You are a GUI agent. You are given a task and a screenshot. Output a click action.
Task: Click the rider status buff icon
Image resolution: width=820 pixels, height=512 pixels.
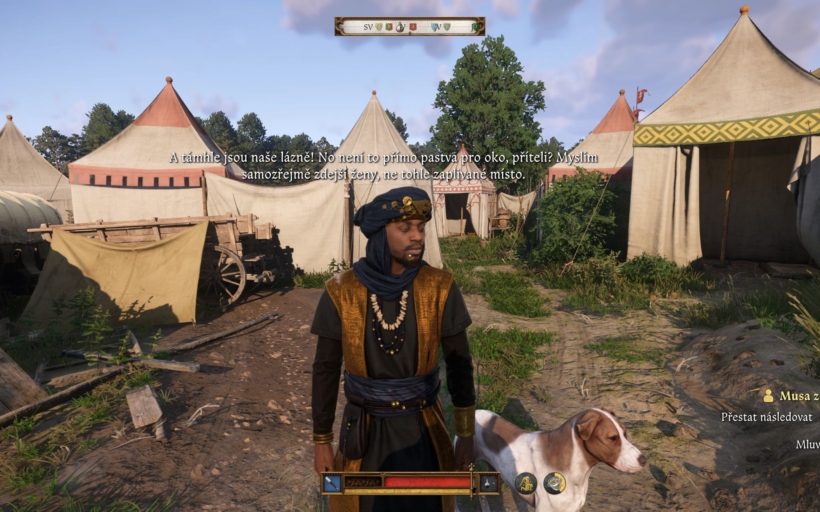(526, 483)
